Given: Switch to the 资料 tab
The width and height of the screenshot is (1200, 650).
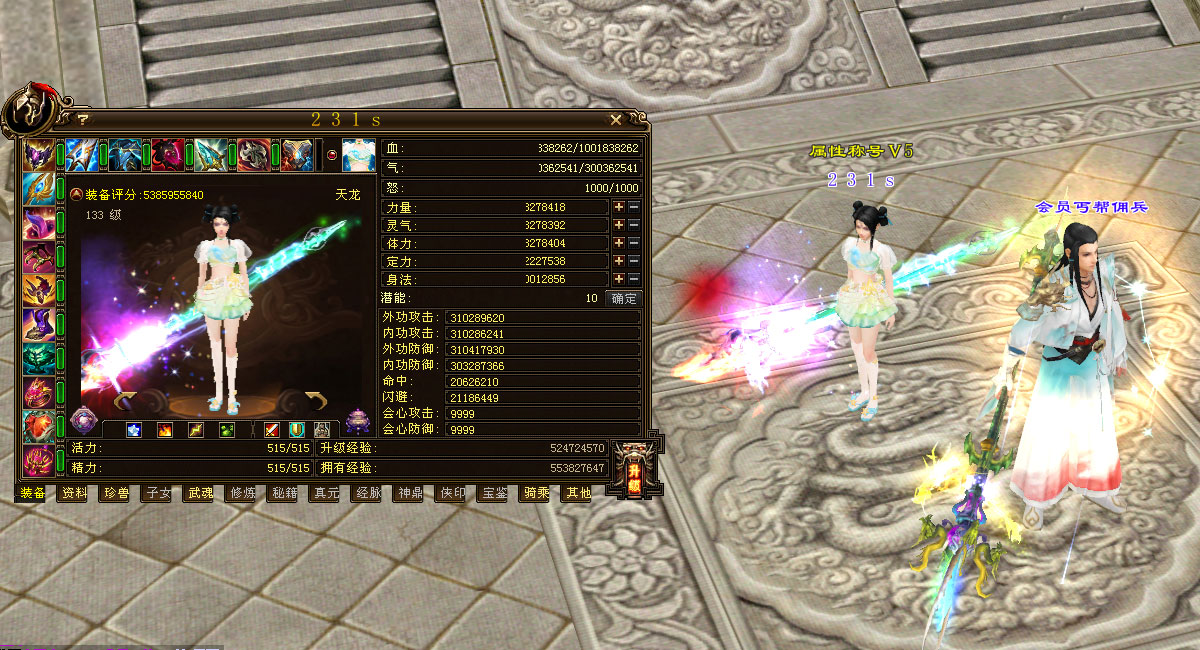Looking at the screenshot, I should pos(73,493).
